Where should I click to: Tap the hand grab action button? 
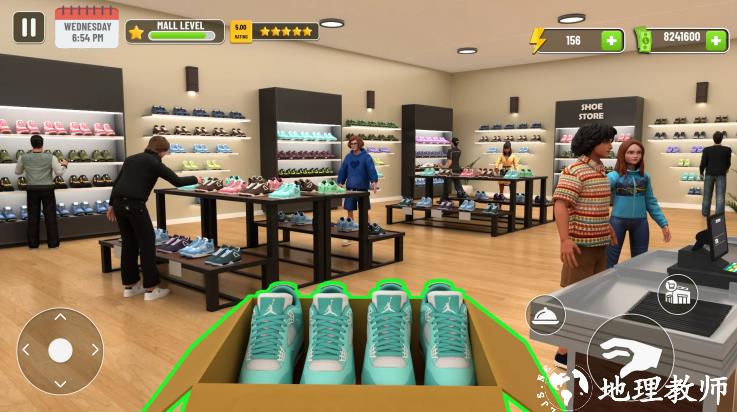click(x=629, y=357)
